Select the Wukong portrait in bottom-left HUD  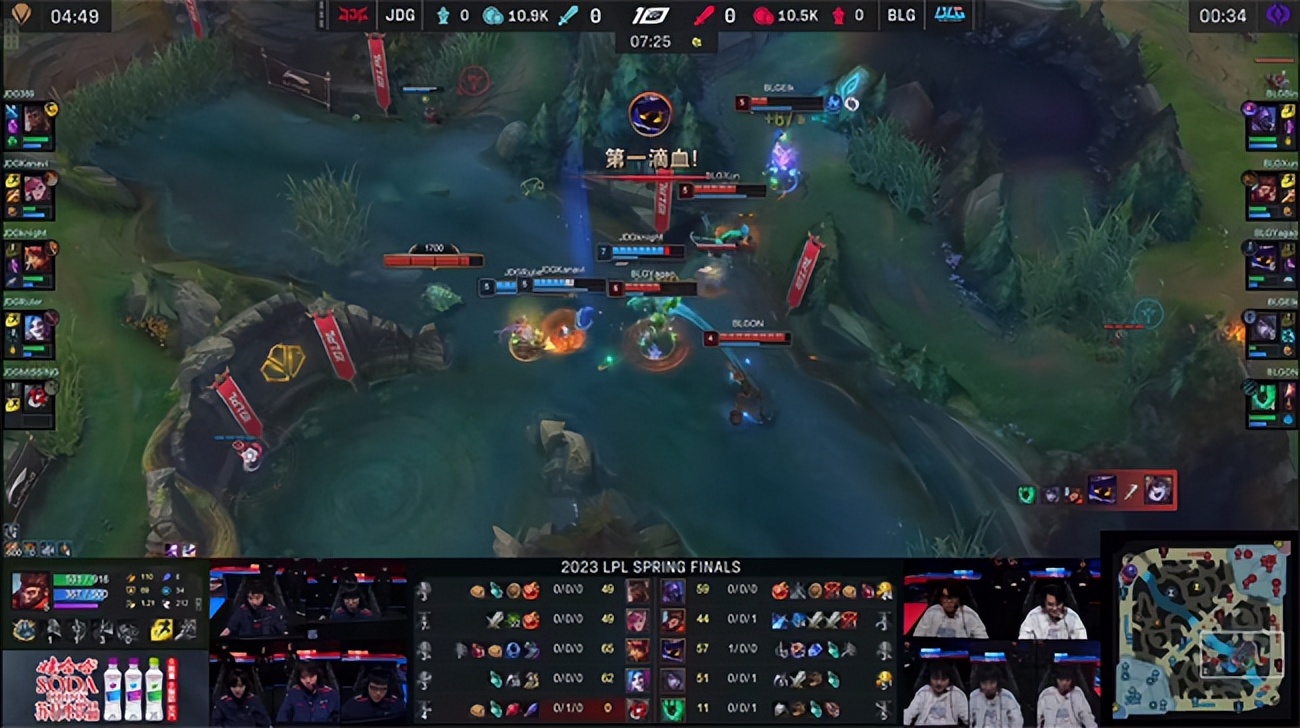[x=30, y=590]
